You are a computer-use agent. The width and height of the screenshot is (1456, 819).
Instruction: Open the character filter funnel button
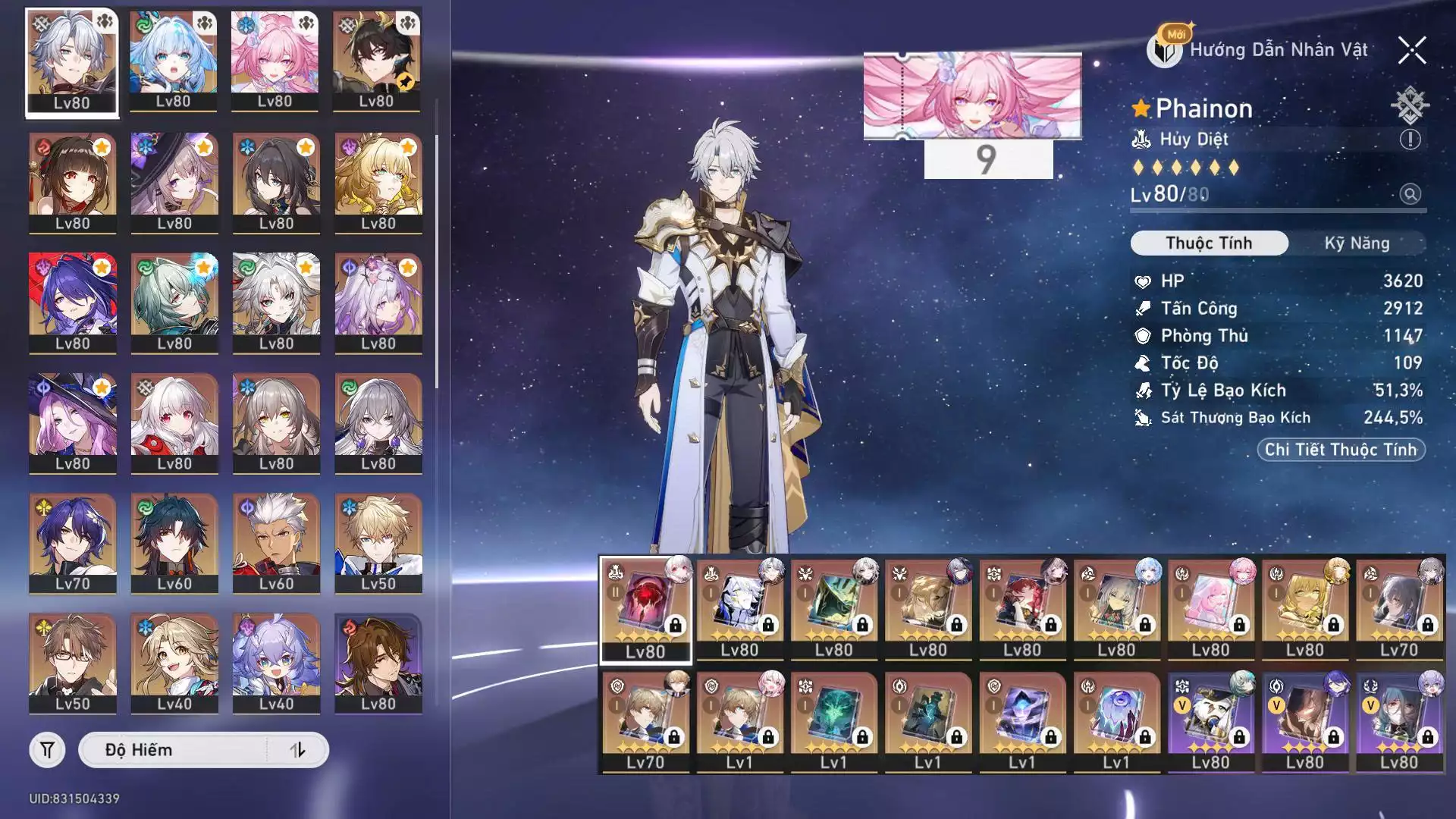47,750
